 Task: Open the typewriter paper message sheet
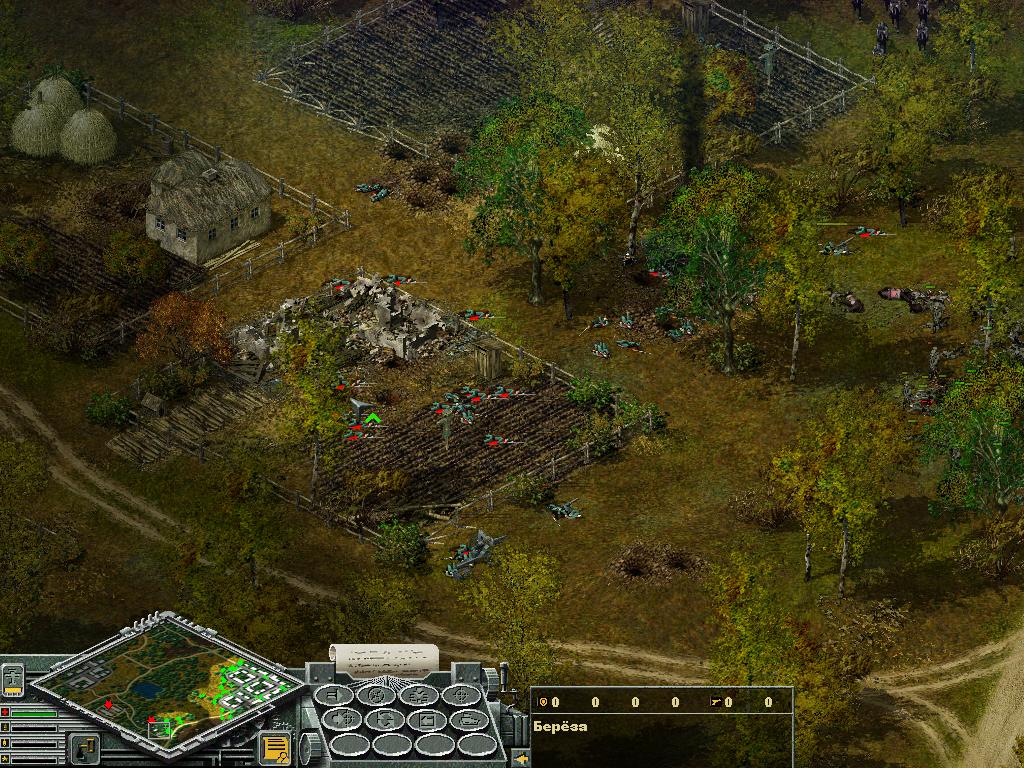pyautogui.click(x=385, y=659)
